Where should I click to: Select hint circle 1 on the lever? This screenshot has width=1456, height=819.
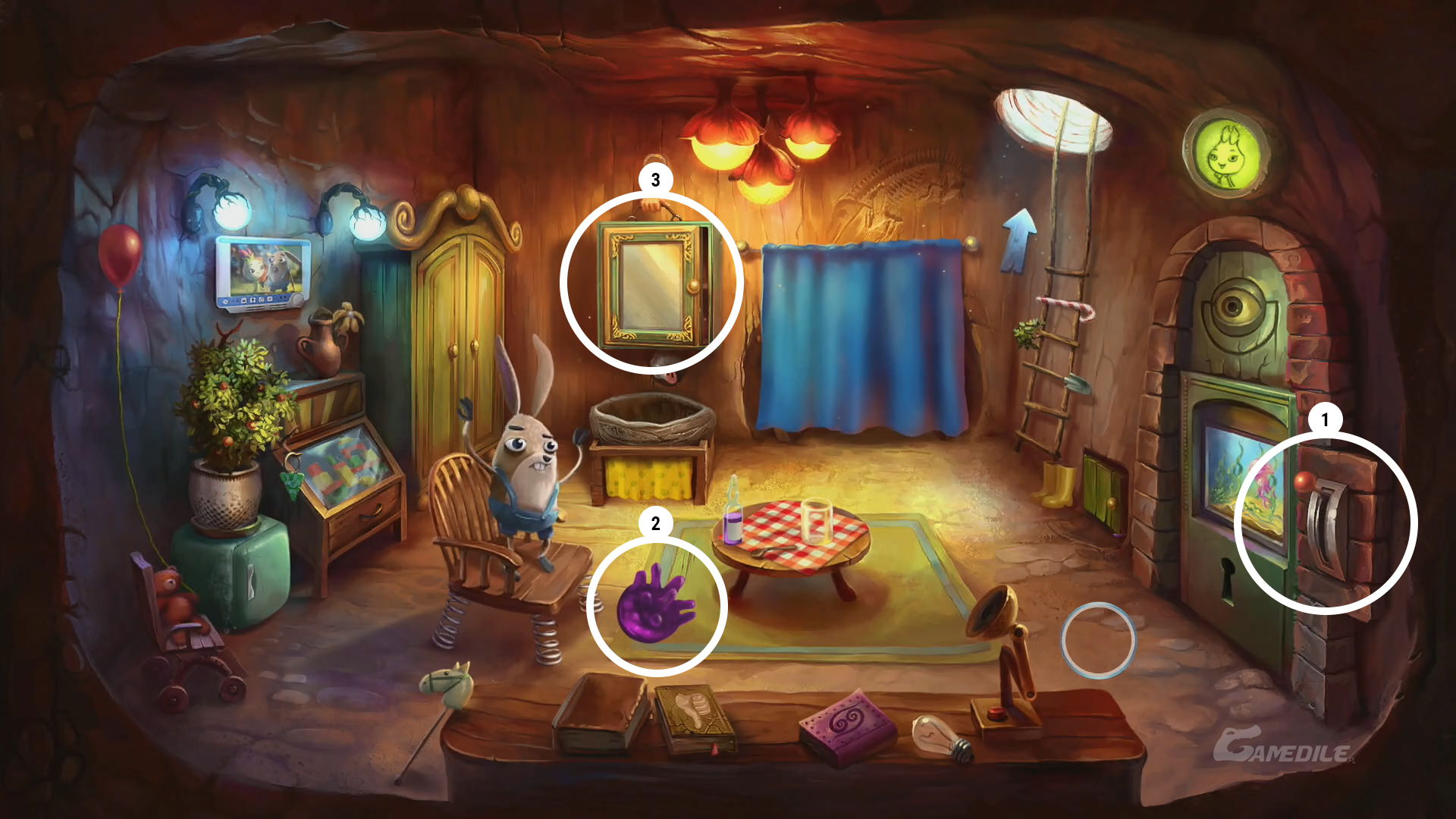pos(1325,522)
